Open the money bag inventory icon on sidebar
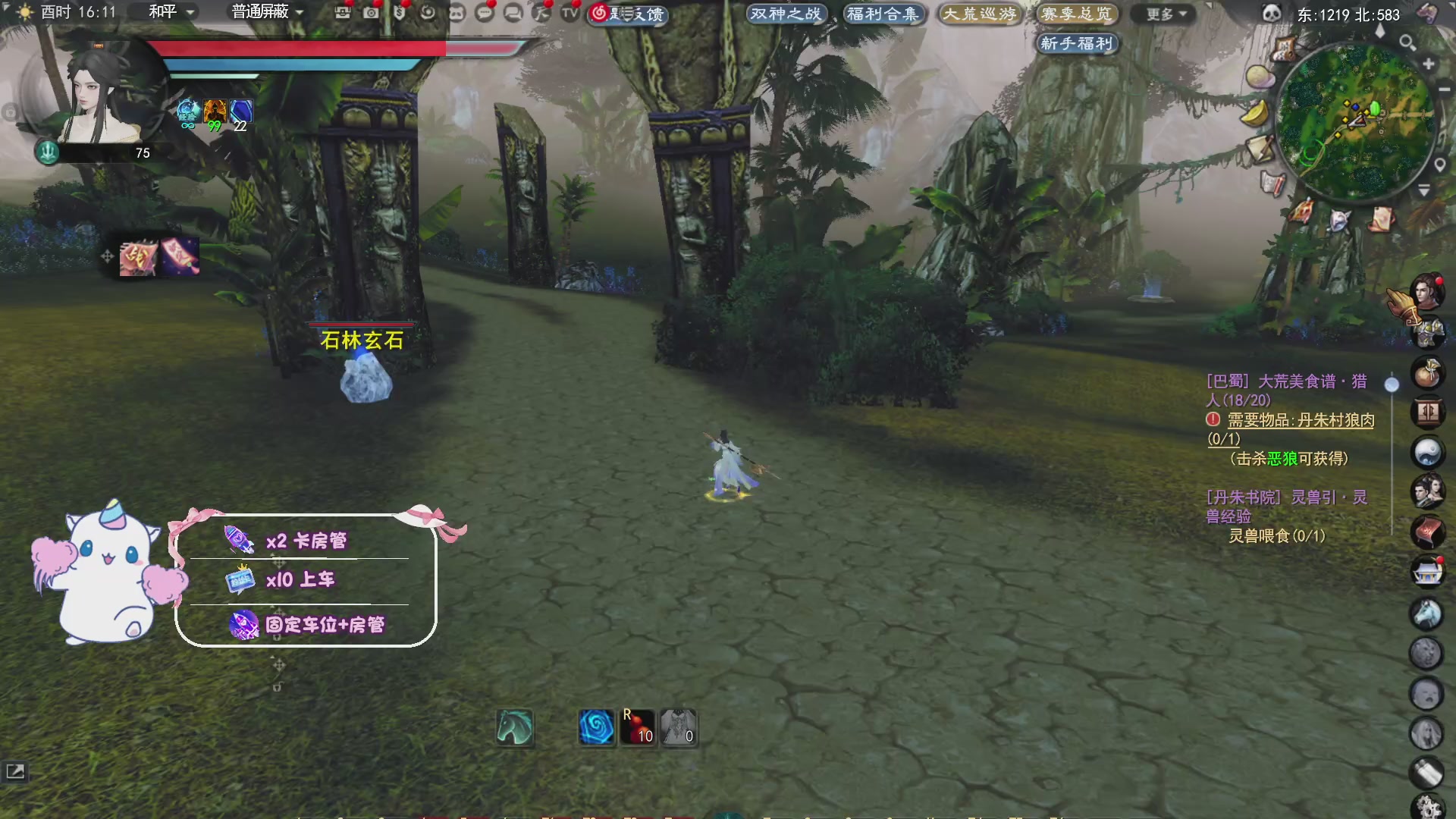The image size is (1456, 819). (x=1429, y=372)
